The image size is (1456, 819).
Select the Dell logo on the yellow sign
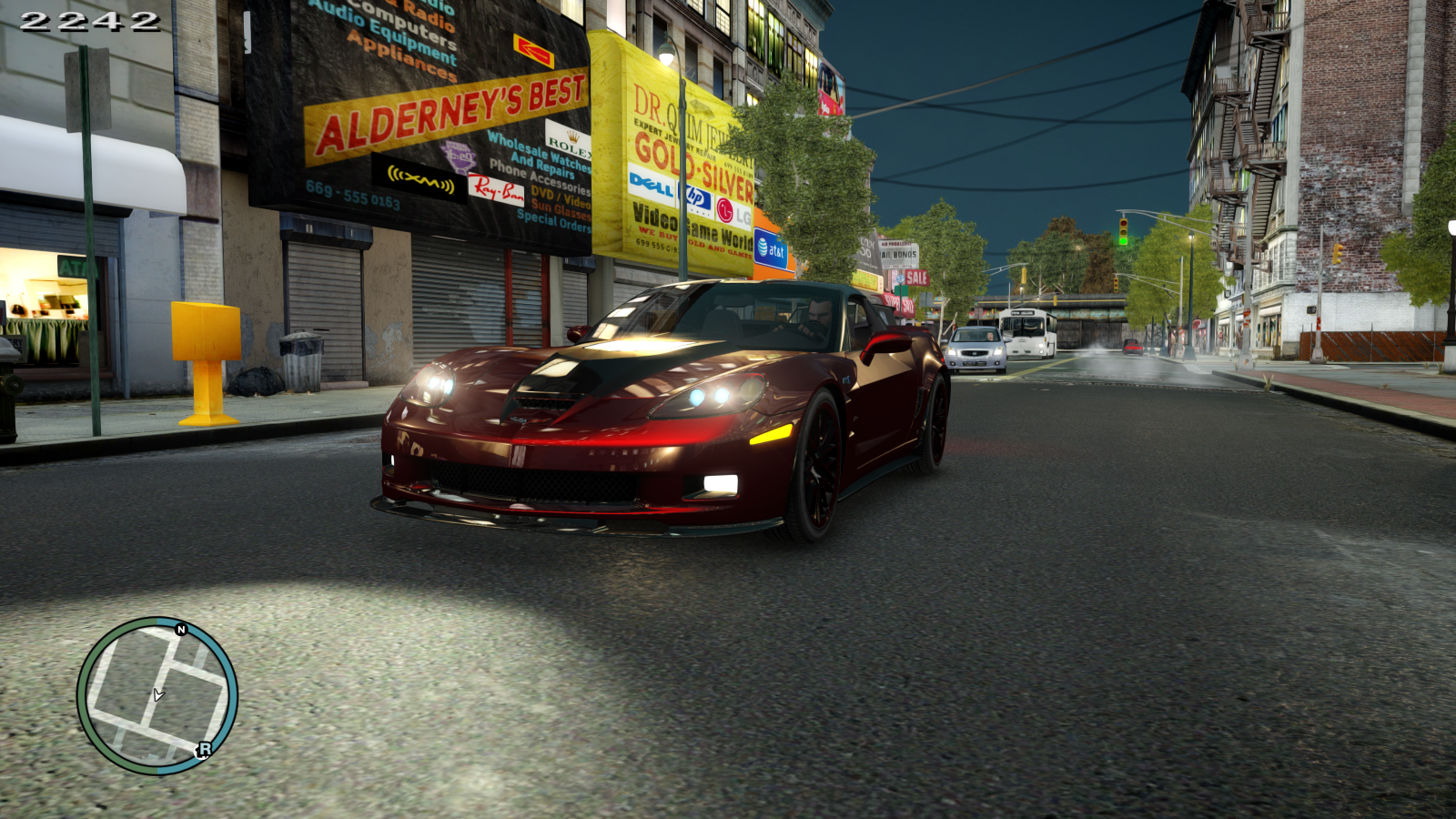point(650,186)
